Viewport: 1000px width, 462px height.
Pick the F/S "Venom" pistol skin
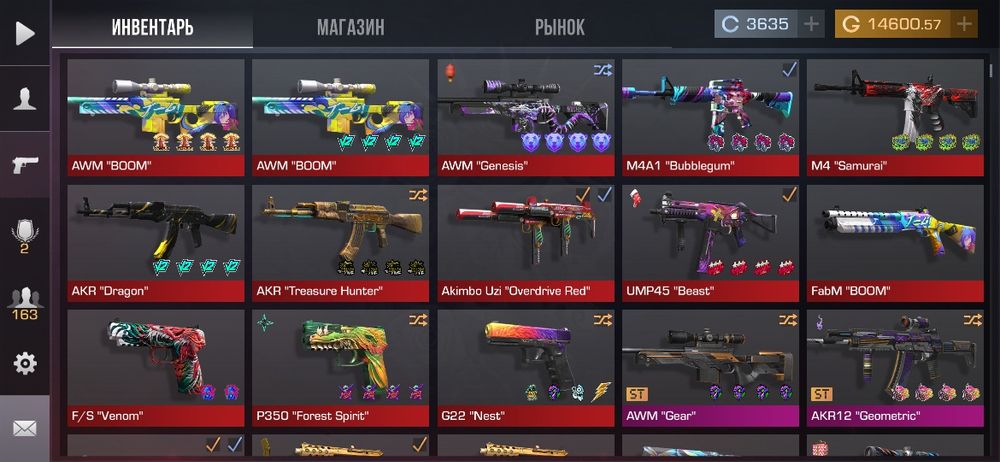pyautogui.click(x=156, y=366)
